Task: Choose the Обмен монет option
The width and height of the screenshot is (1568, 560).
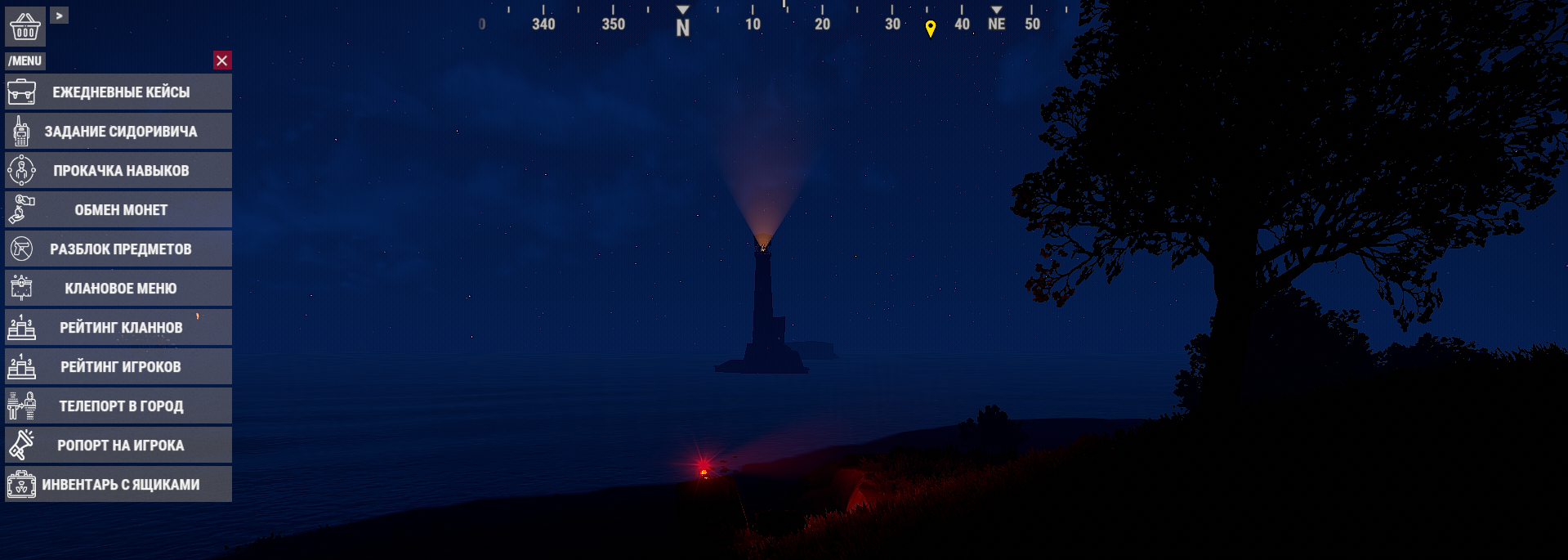Action: click(118, 209)
